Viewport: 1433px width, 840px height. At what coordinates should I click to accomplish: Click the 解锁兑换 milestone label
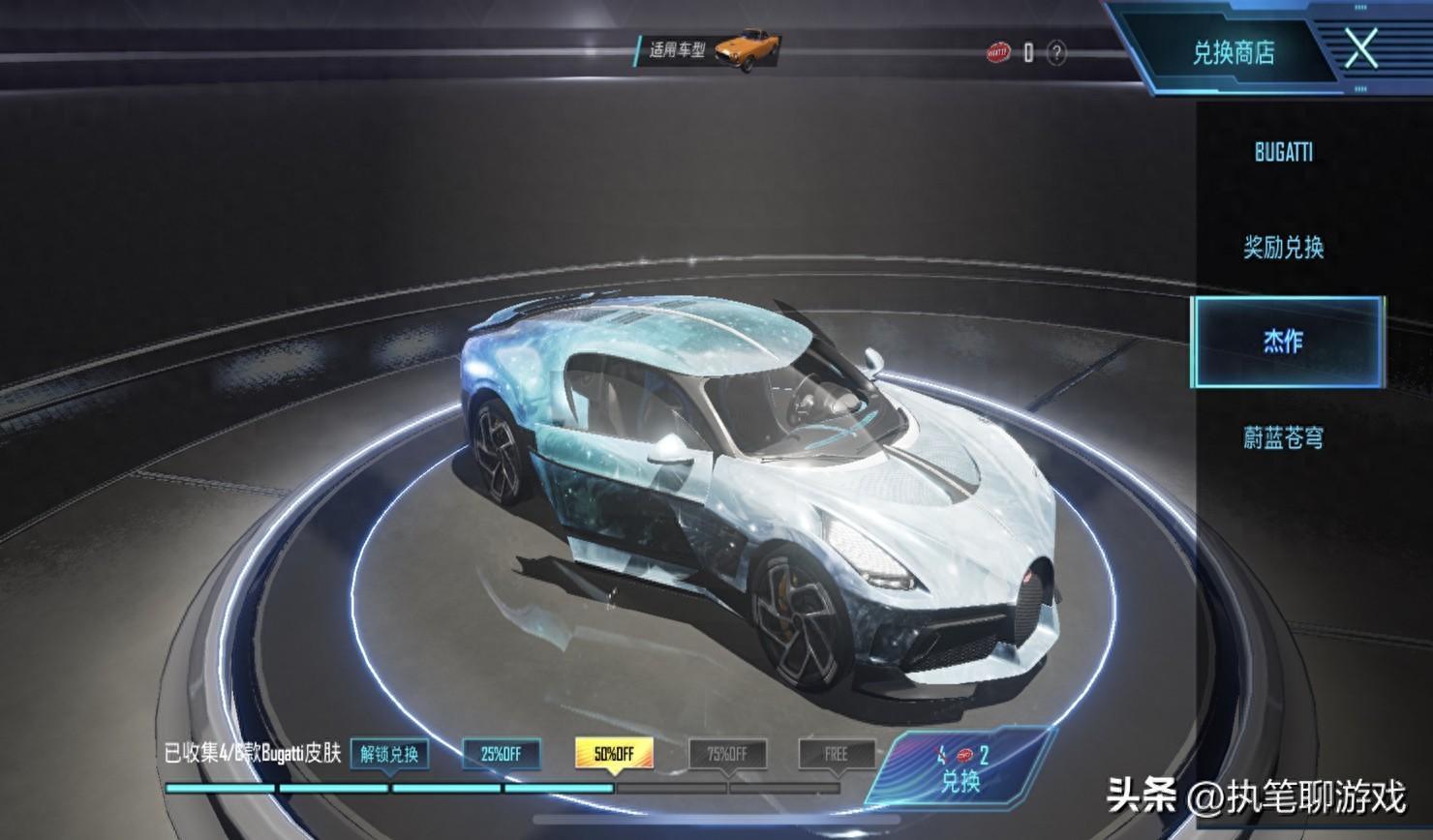click(389, 754)
